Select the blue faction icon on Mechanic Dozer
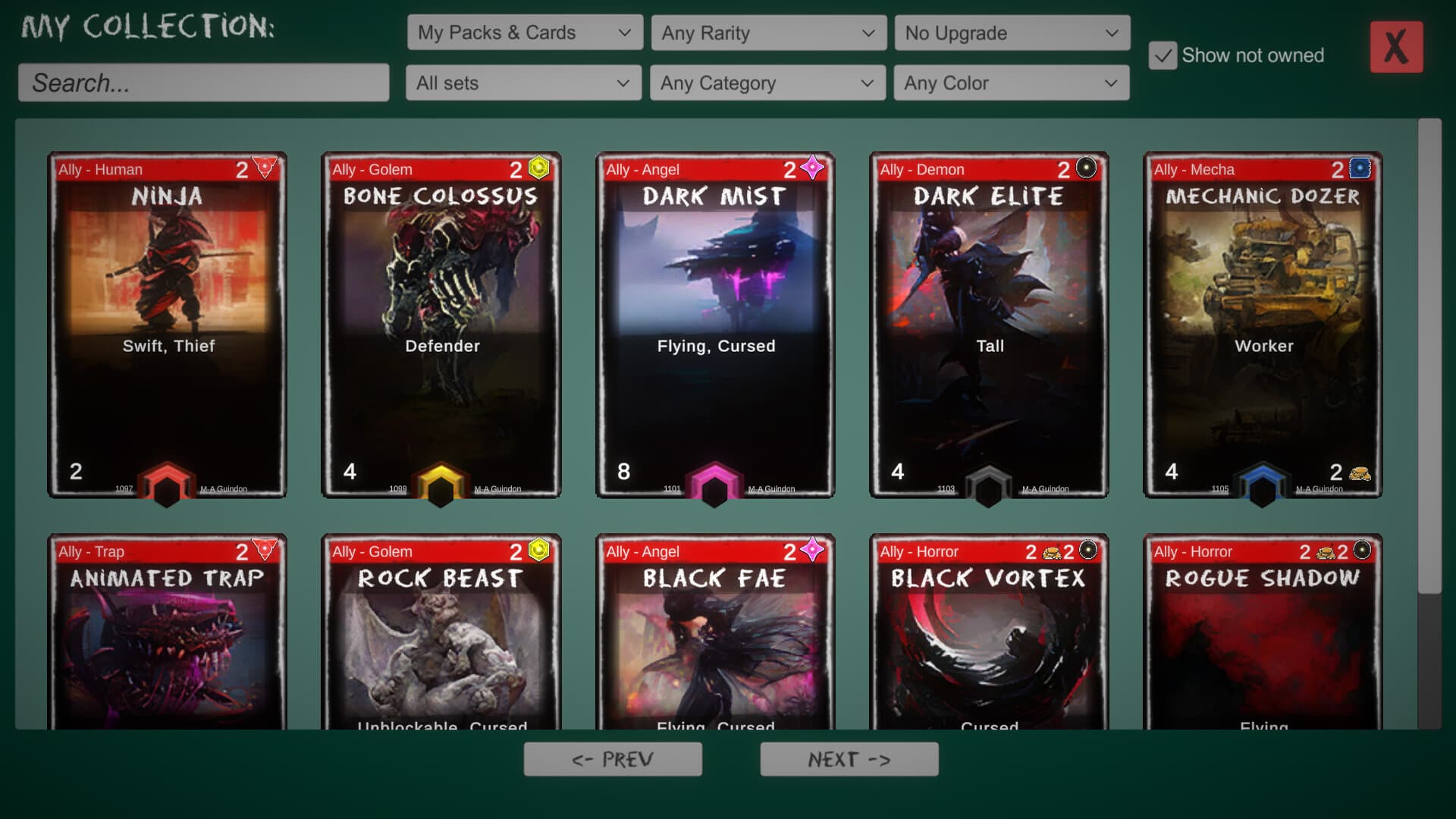 [1360, 168]
